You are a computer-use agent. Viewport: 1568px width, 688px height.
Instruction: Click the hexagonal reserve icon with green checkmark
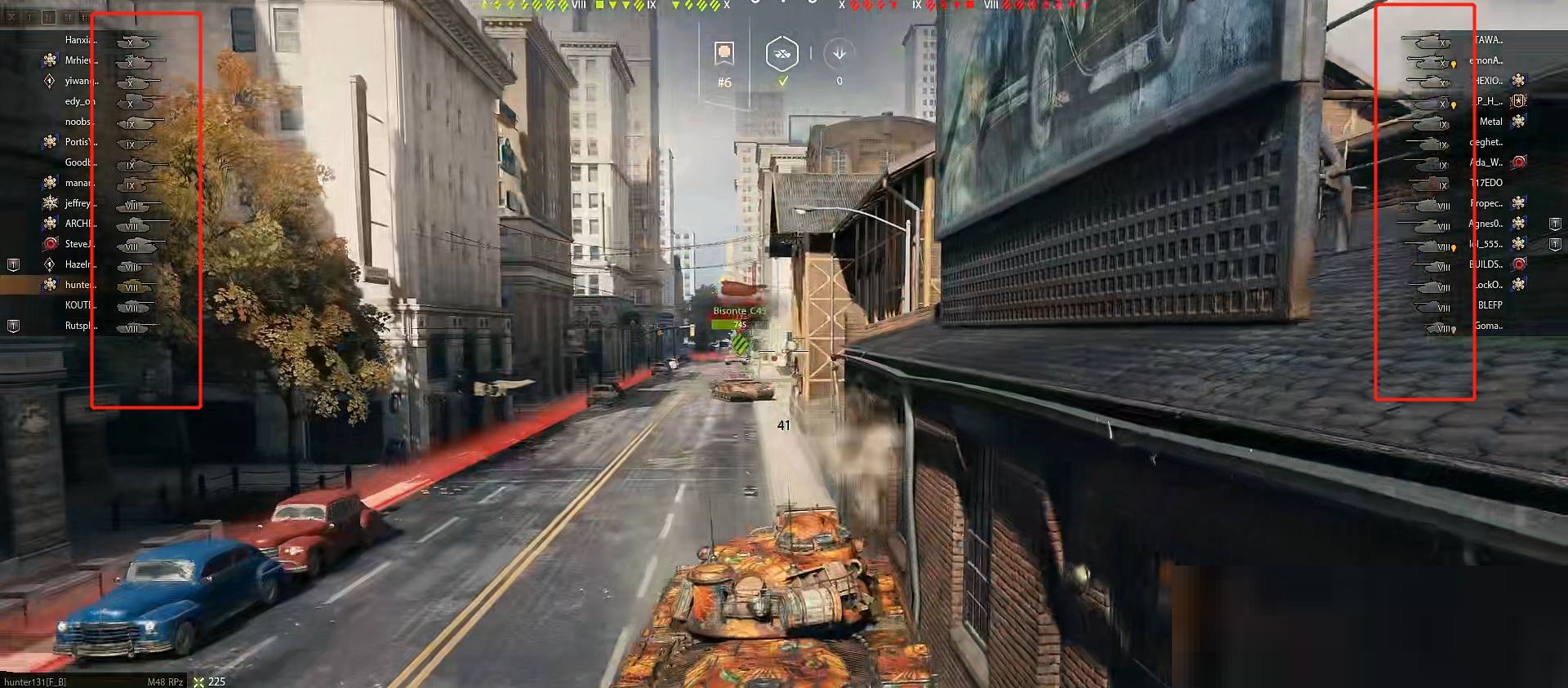[x=782, y=54]
